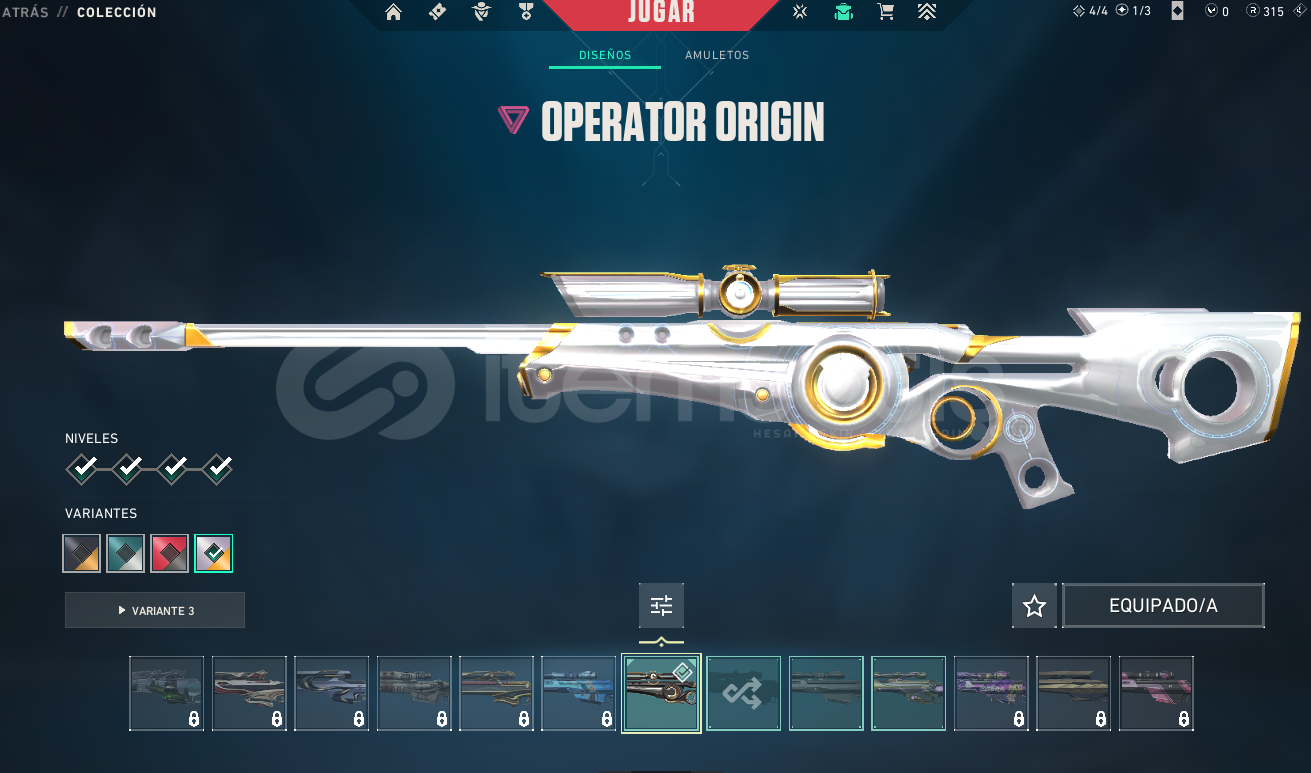Open the skin filter sliders button
Viewport: 1311px width, 773px height.
click(x=661, y=605)
